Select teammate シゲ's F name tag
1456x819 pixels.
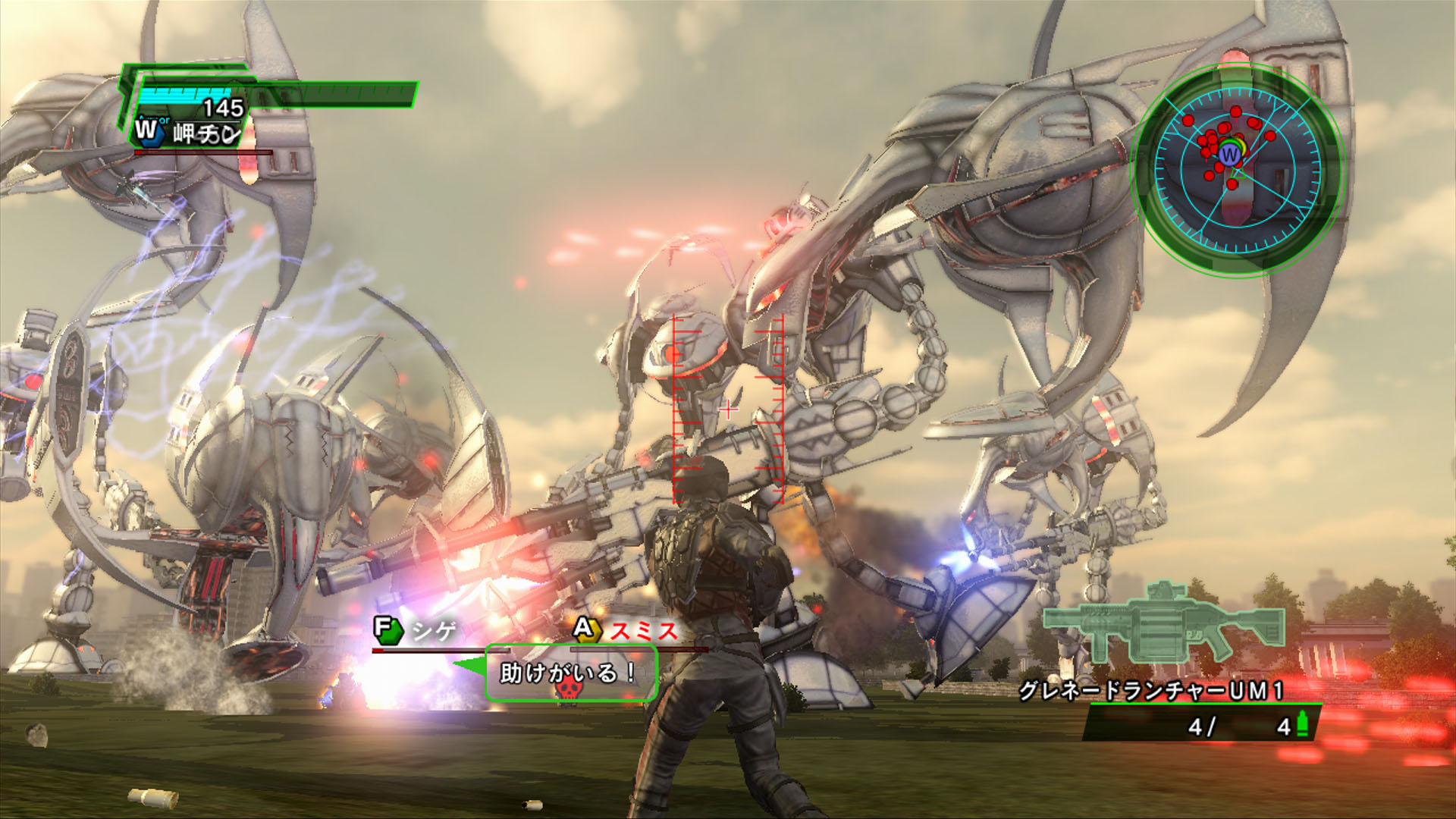[416, 630]
